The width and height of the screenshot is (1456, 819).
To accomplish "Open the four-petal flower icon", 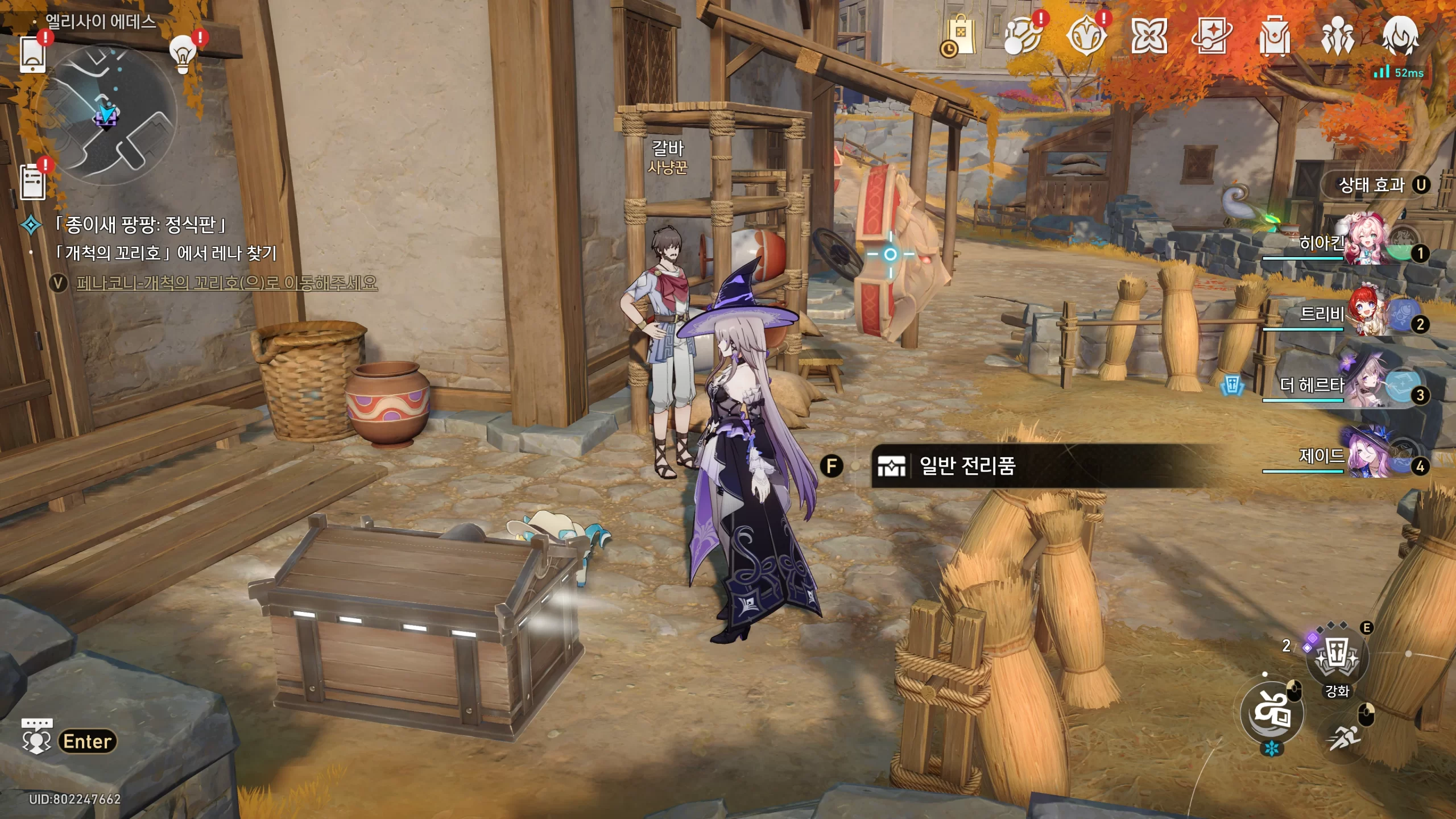I will point(1148,36).
